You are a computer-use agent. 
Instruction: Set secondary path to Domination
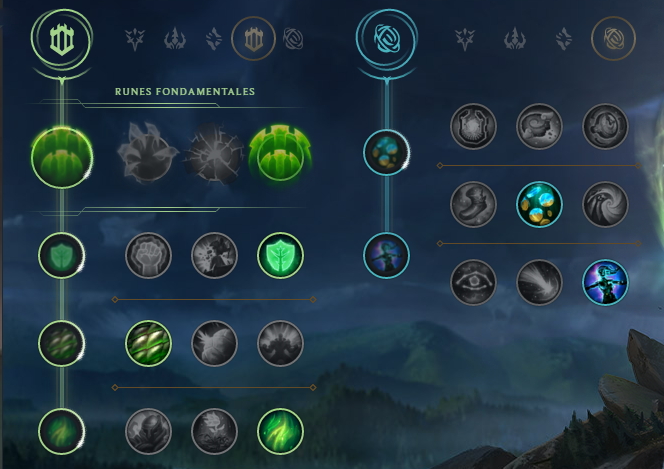515,39
